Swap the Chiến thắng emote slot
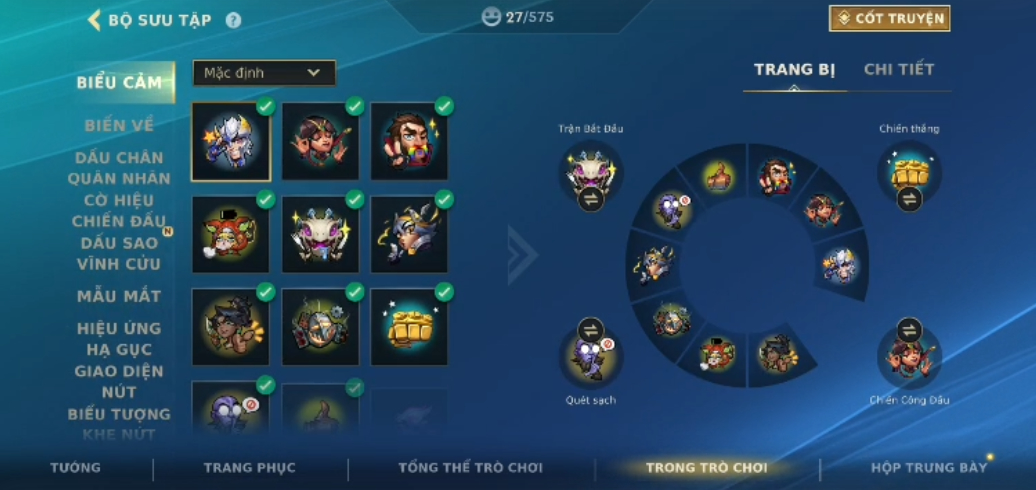This screenshot has width=1036, height=490. pos(909,199)
